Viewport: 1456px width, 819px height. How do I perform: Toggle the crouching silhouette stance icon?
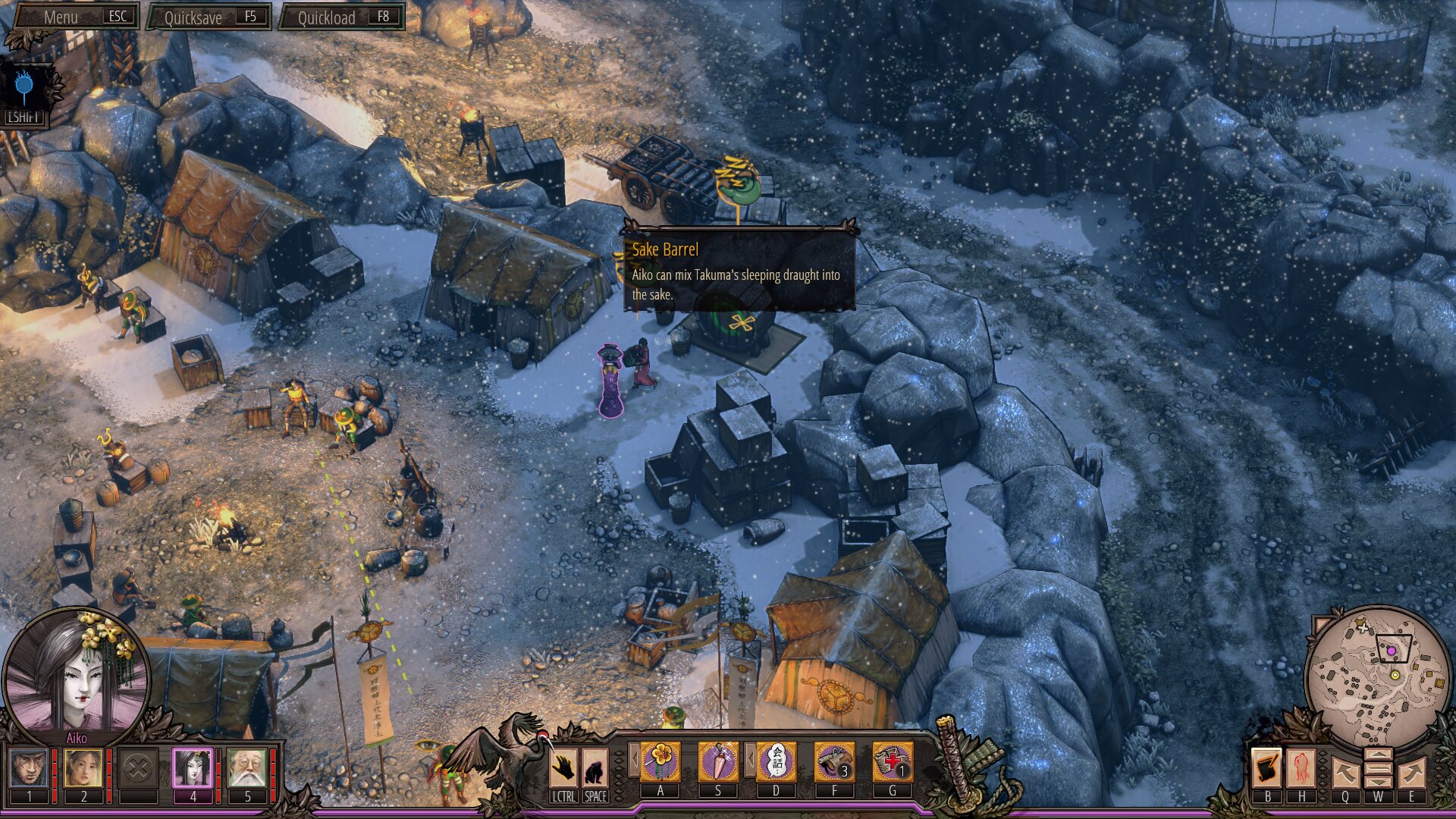coord(595,768)
